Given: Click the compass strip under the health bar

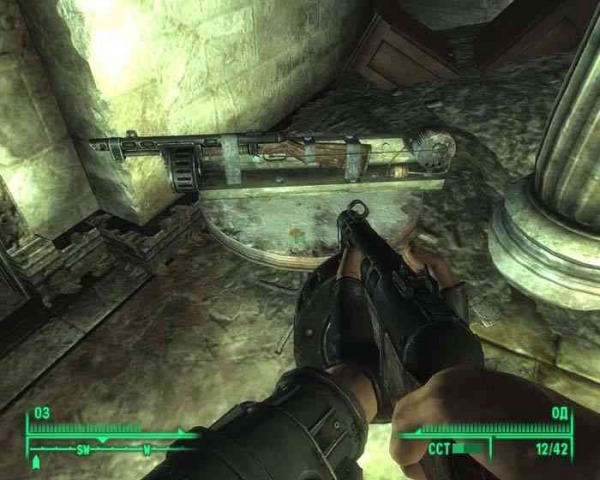Looking at the screenshot, I should point(110,449).
